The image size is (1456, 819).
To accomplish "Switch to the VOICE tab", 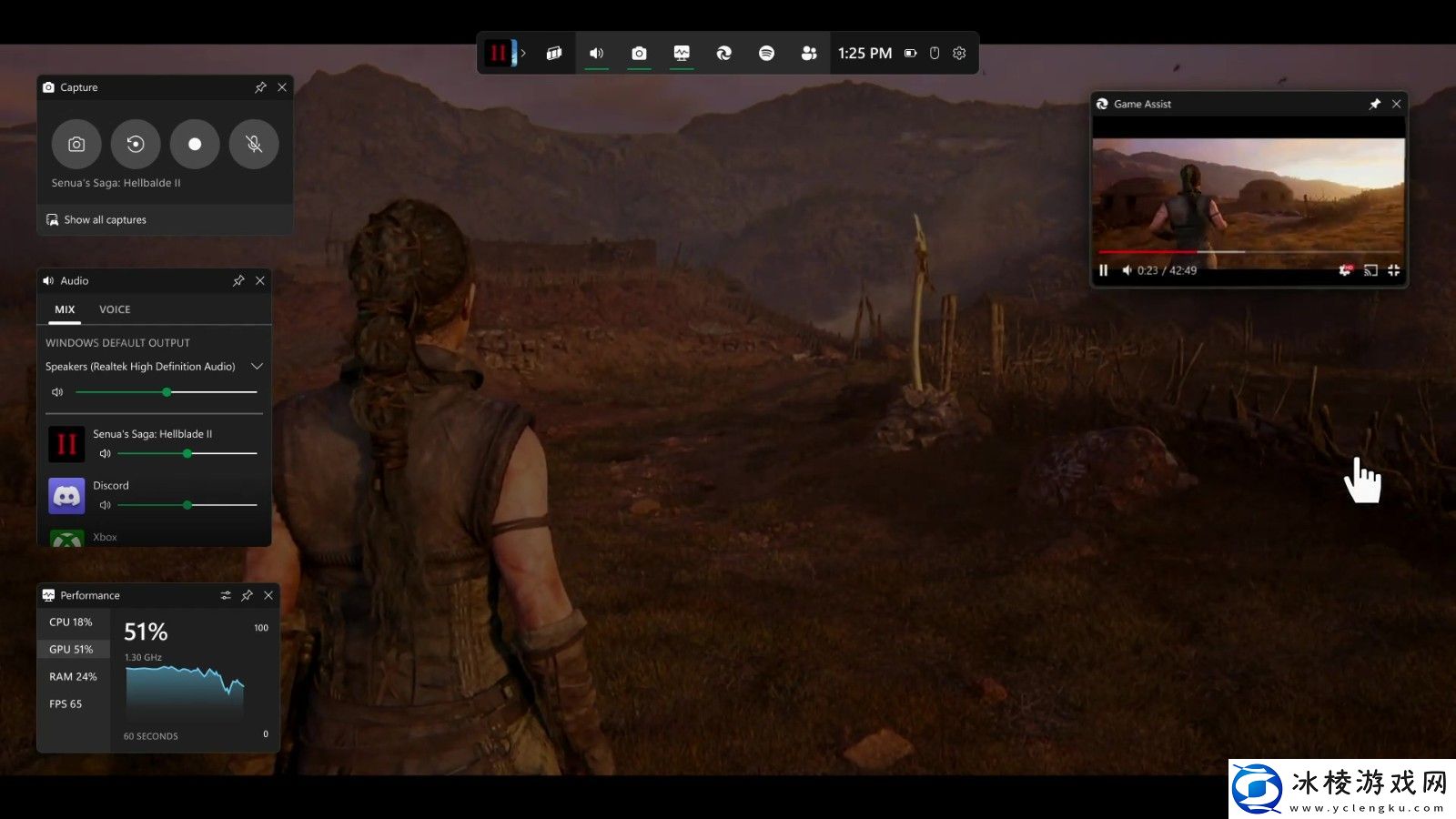I will tap(115, 309).
